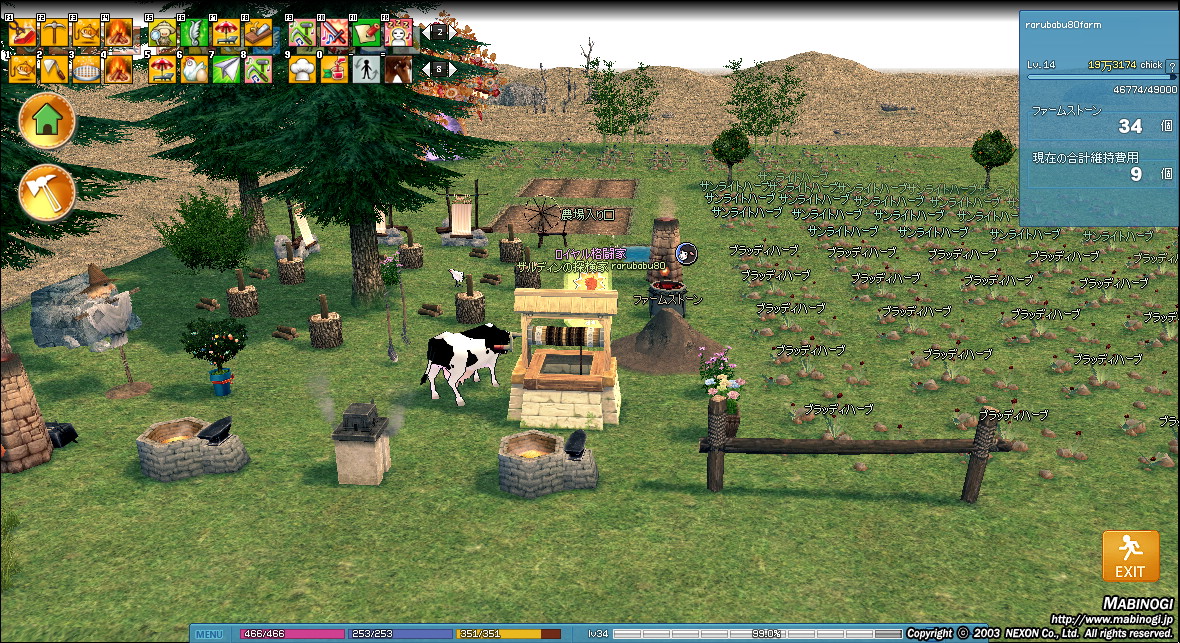The height and width of the screenshot is (643, 1180).
Task: Use the red potion mixing skill icon
Action: point(335,69)
